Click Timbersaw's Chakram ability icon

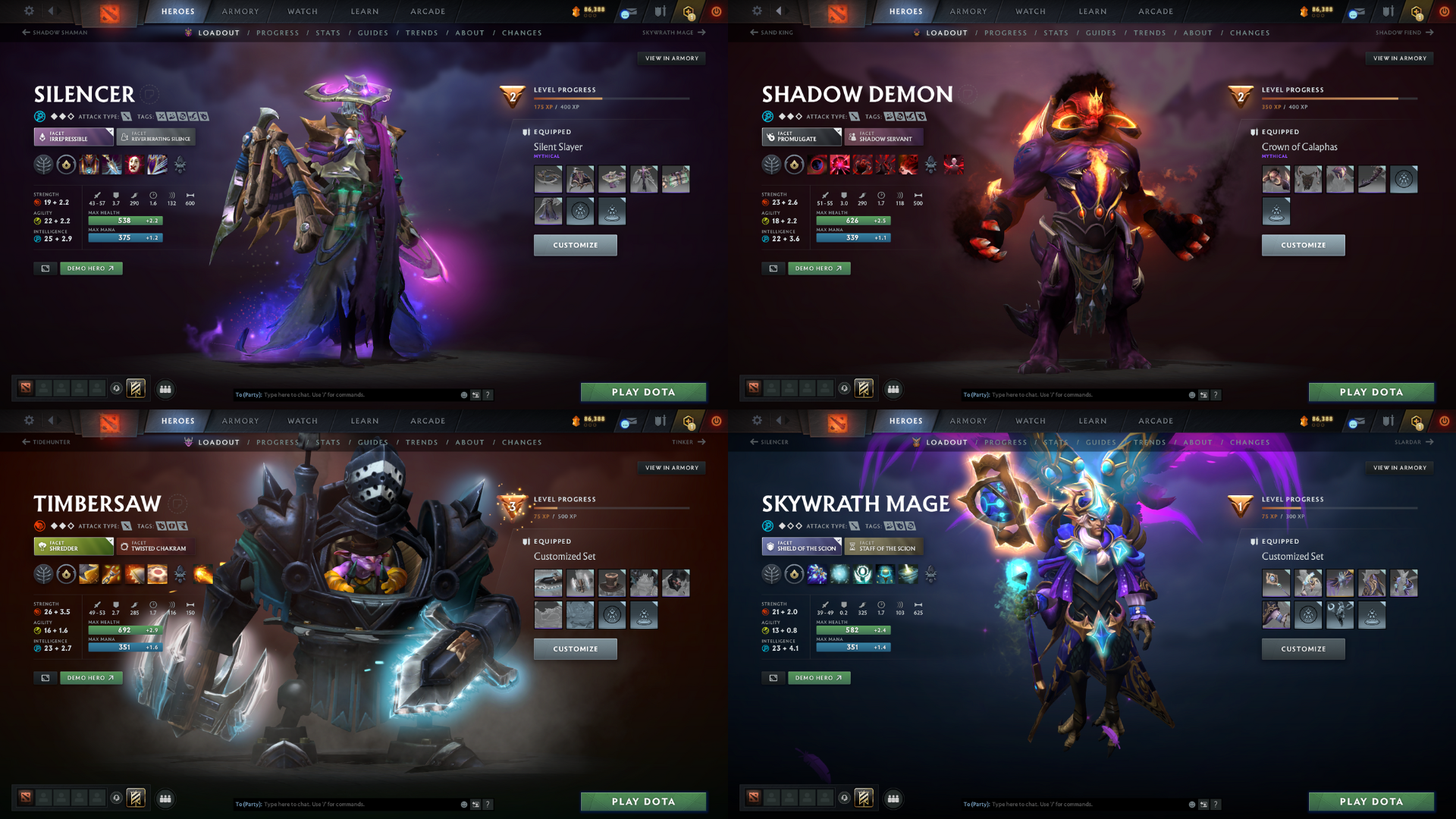coord(157,573)
